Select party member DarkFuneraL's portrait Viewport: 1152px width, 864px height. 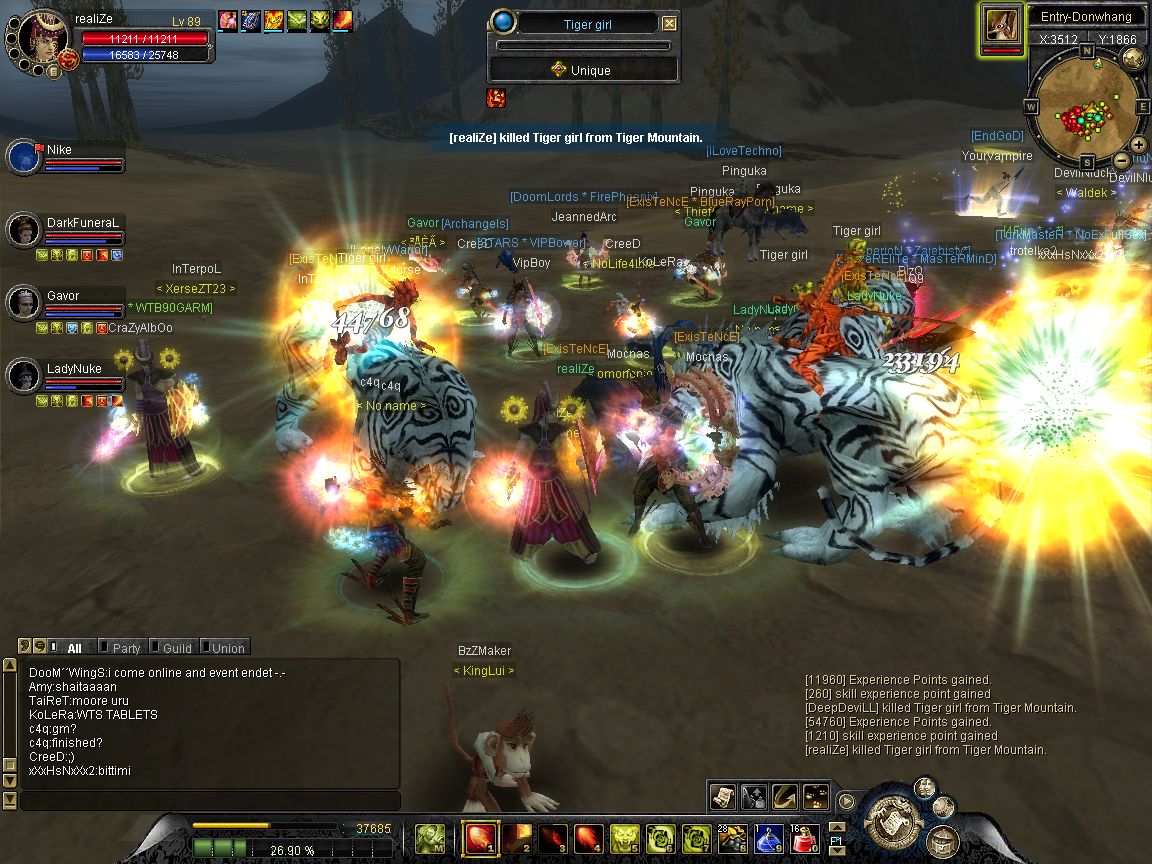[25, 231]
